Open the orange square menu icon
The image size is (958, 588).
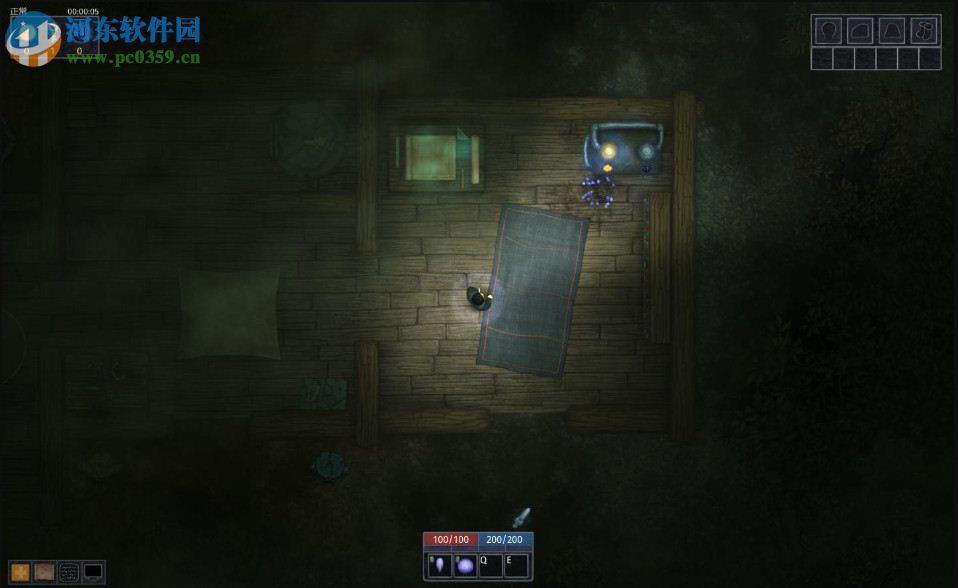coord(20,572)
